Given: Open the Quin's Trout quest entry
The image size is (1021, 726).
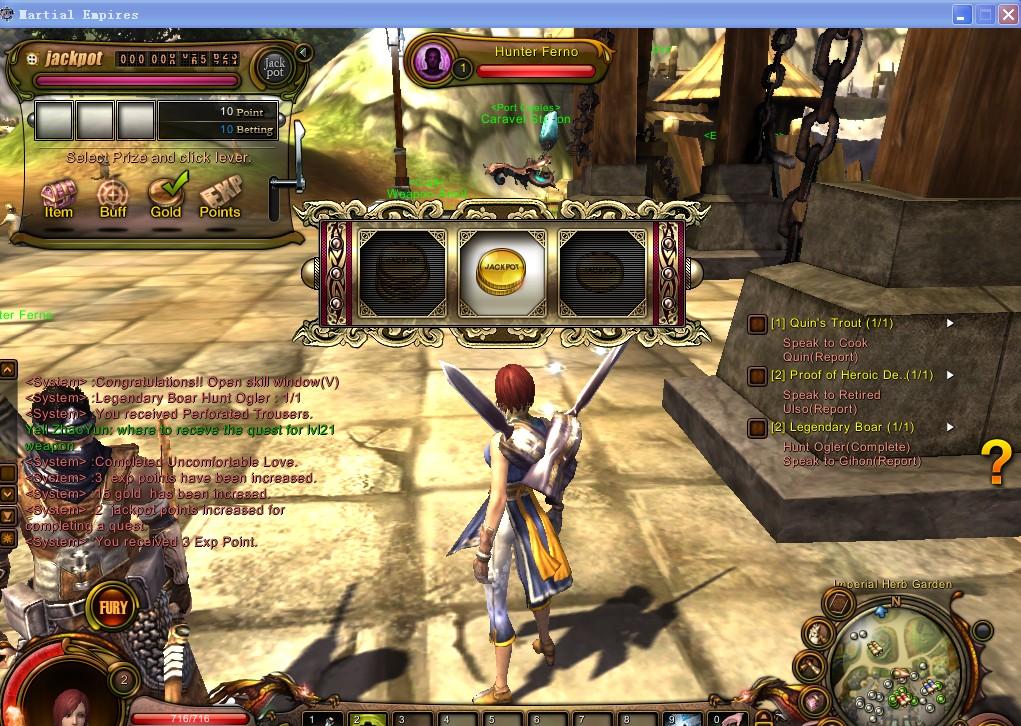Looking at the screenshot, I should coord(832,323).
